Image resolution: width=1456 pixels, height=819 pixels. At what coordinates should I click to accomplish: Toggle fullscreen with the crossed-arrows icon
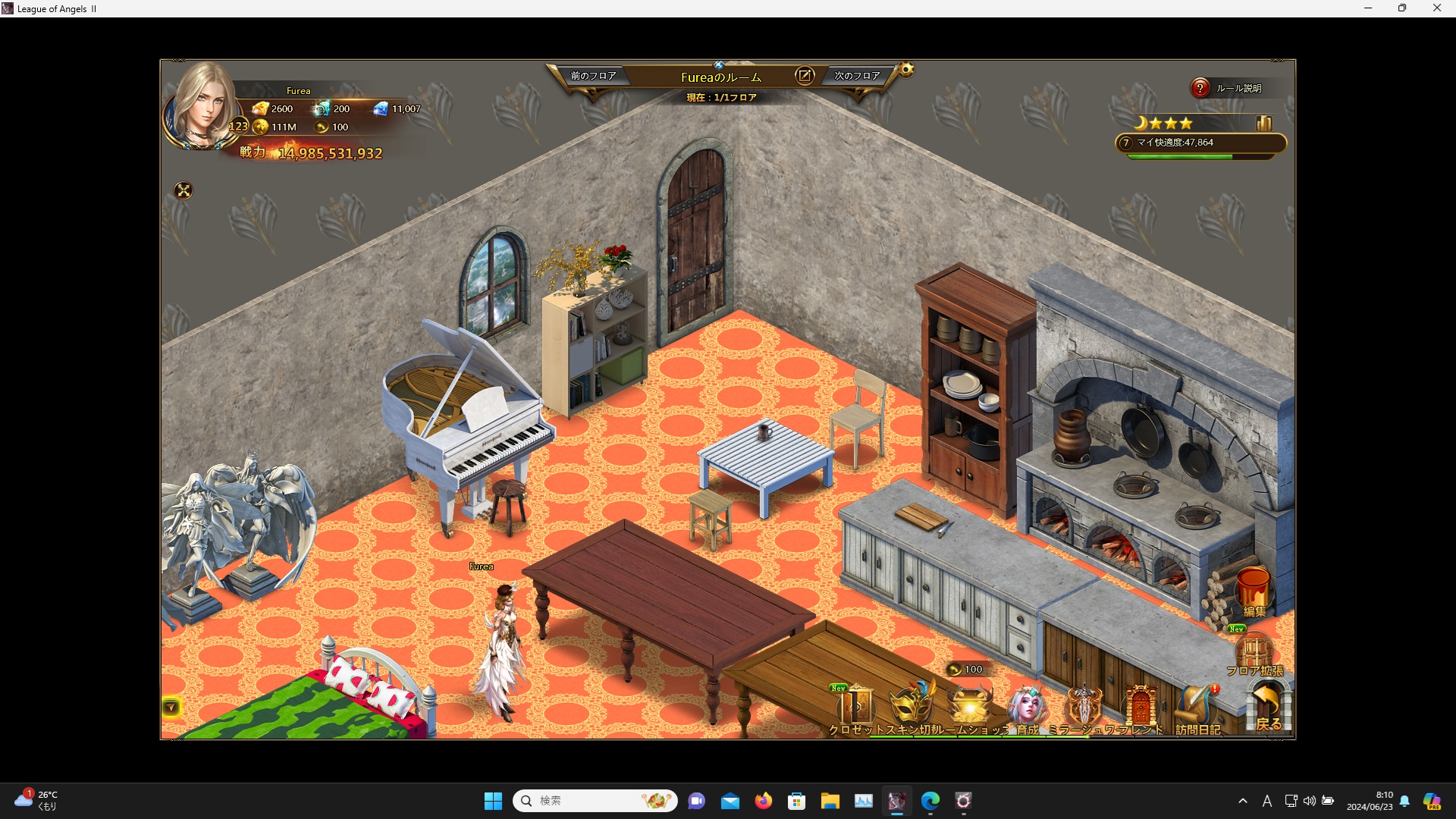[184, 191]
